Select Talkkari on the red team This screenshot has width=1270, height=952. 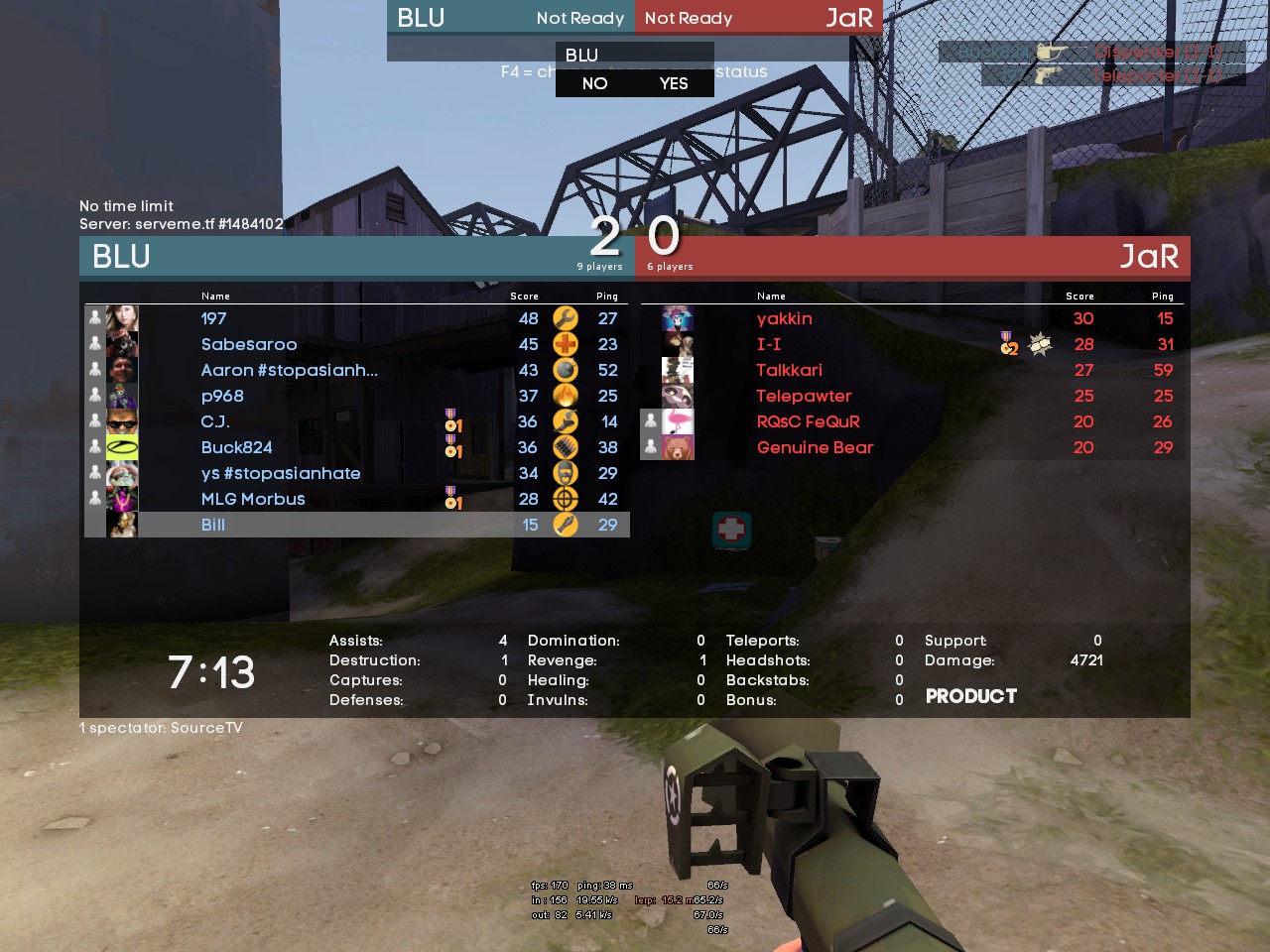789,370
